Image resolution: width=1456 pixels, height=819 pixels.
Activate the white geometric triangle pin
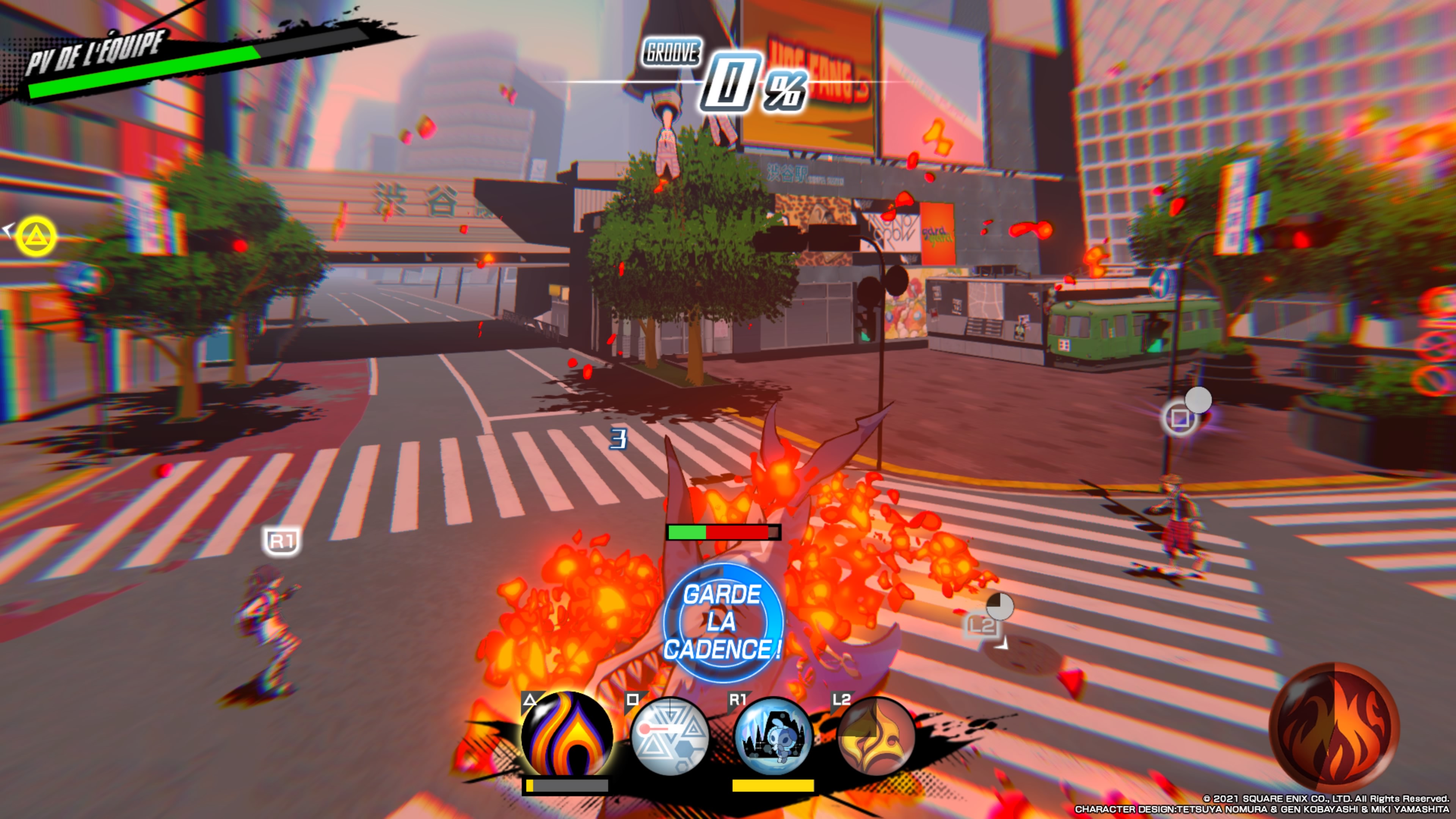coord(670,736)
